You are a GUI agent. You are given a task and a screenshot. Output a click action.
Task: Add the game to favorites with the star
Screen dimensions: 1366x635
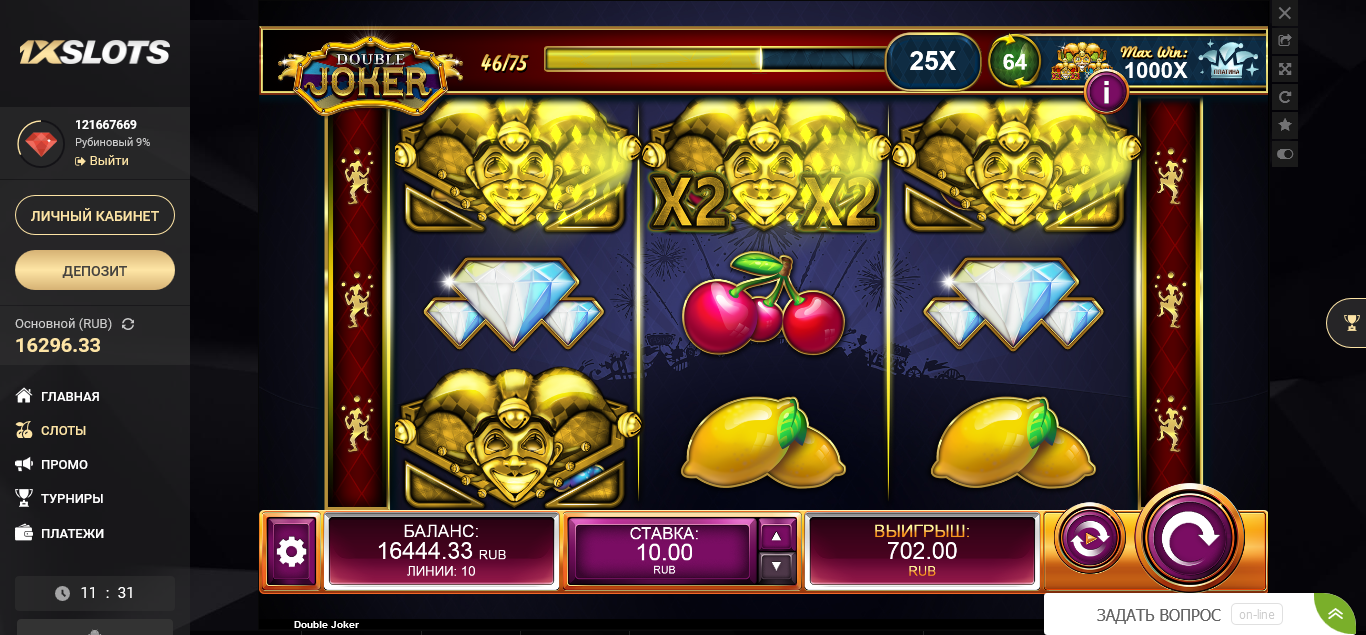pyautogui.click(x=1285, y=125)
